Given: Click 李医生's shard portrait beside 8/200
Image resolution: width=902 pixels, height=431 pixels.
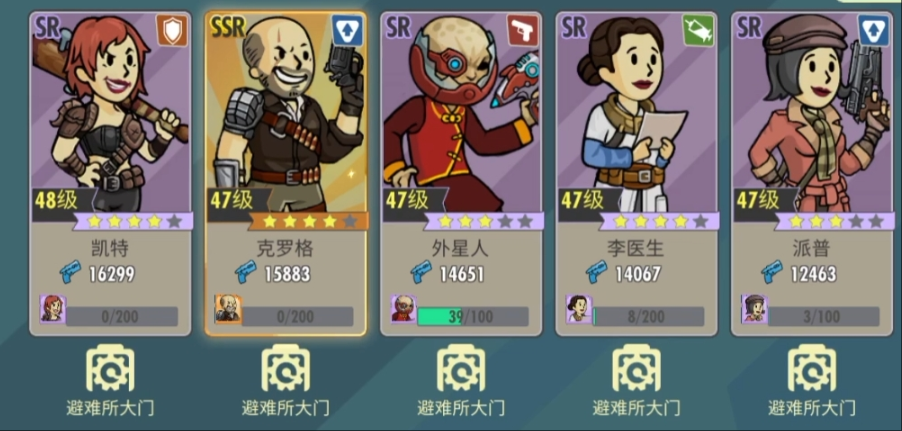Looking at the screenshot, I should click(x=579, y=309).
